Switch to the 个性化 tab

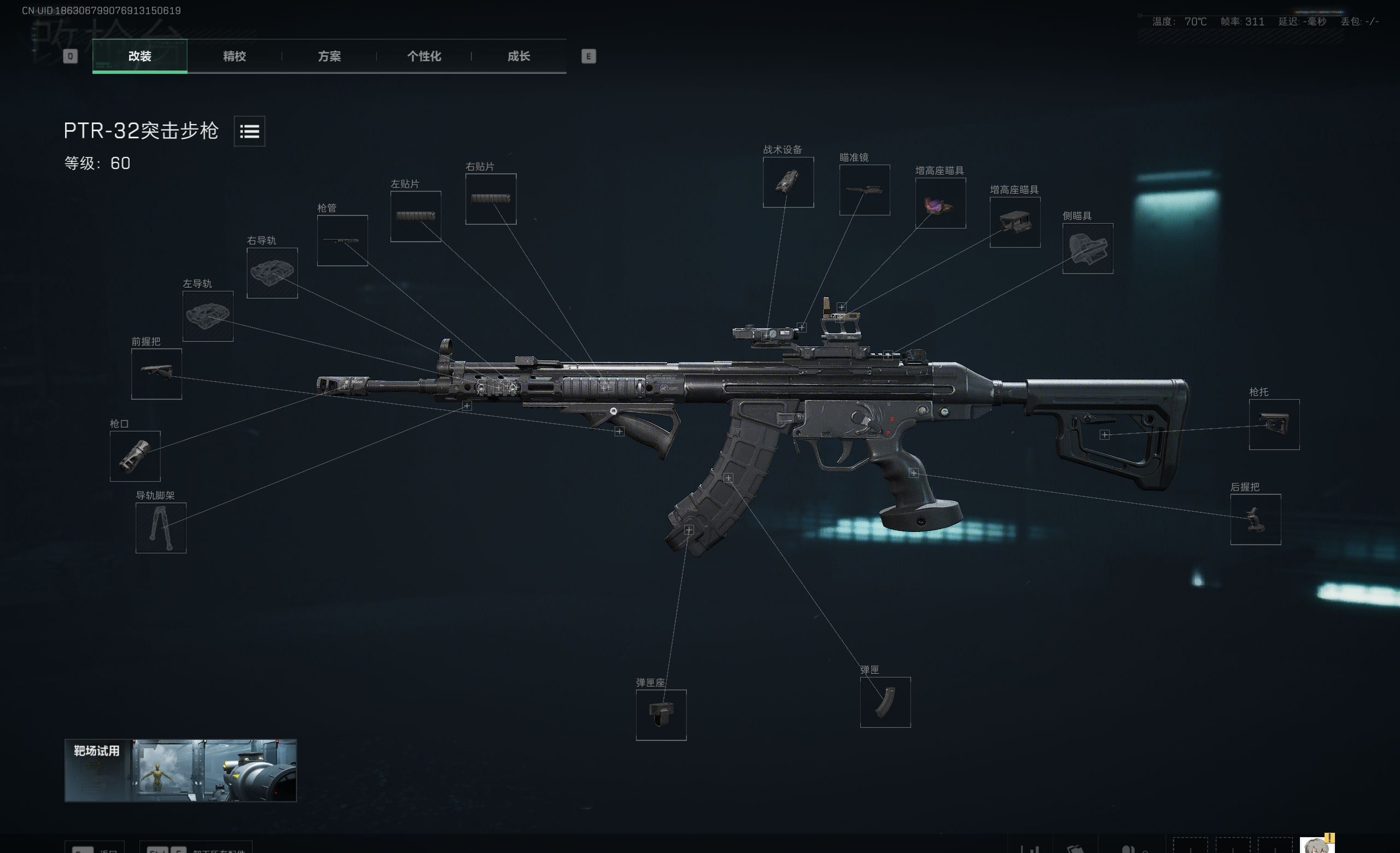coord(423,57)
